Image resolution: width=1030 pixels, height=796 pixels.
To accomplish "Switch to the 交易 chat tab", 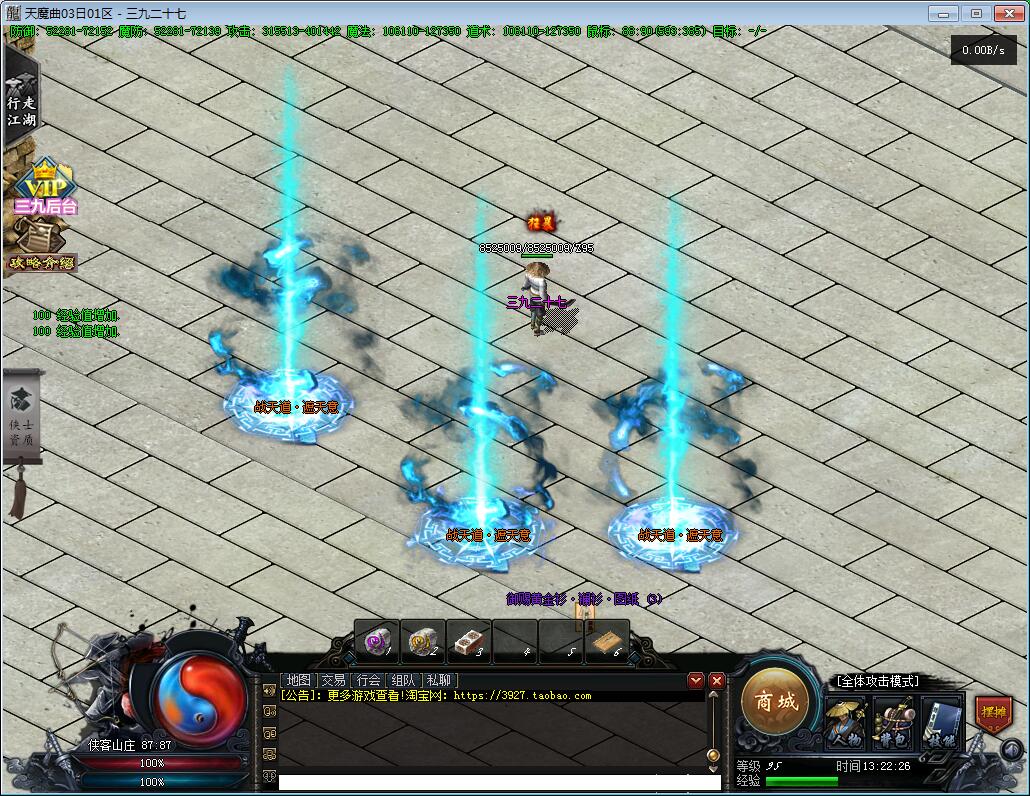I will point(333,680).
